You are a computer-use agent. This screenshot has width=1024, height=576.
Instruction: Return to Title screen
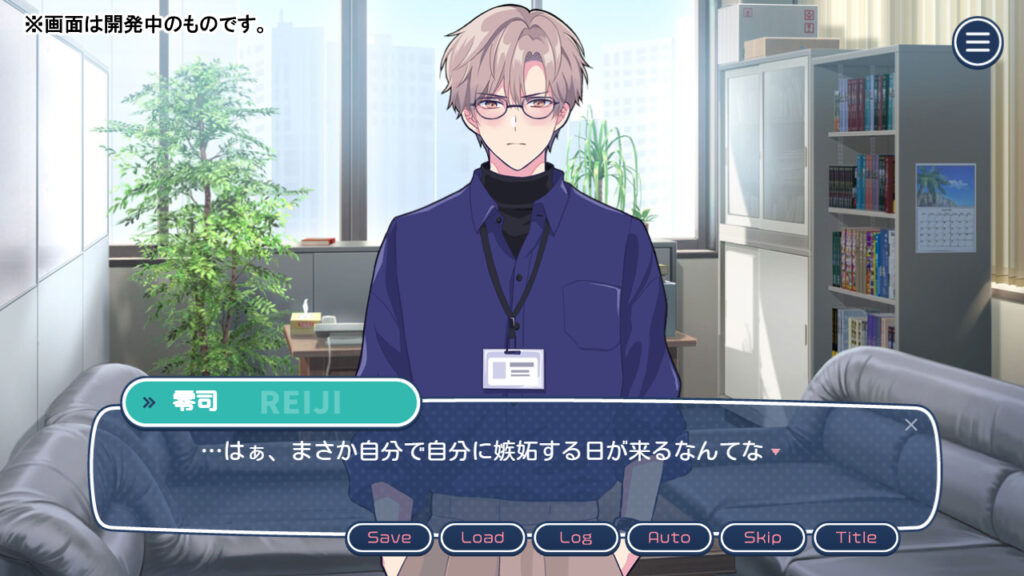pos(856,538)
